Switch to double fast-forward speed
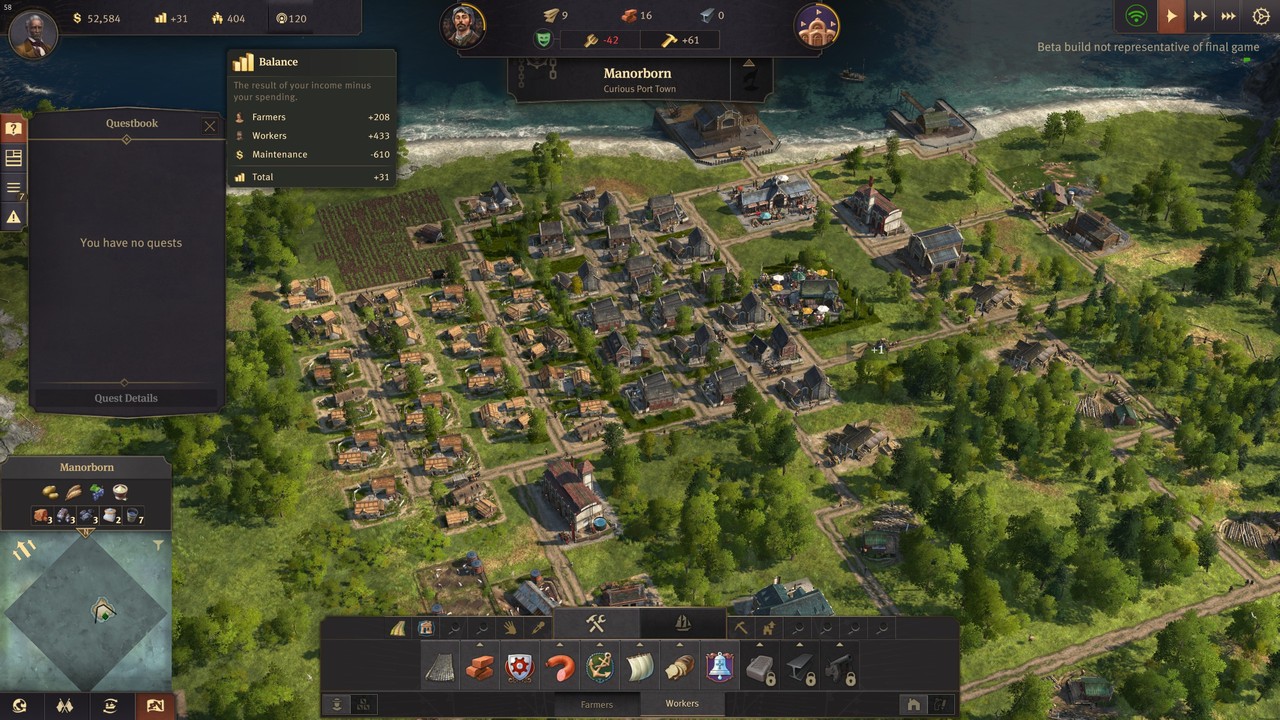Viewport: 1280px width, 720px height. [1200, 17]
